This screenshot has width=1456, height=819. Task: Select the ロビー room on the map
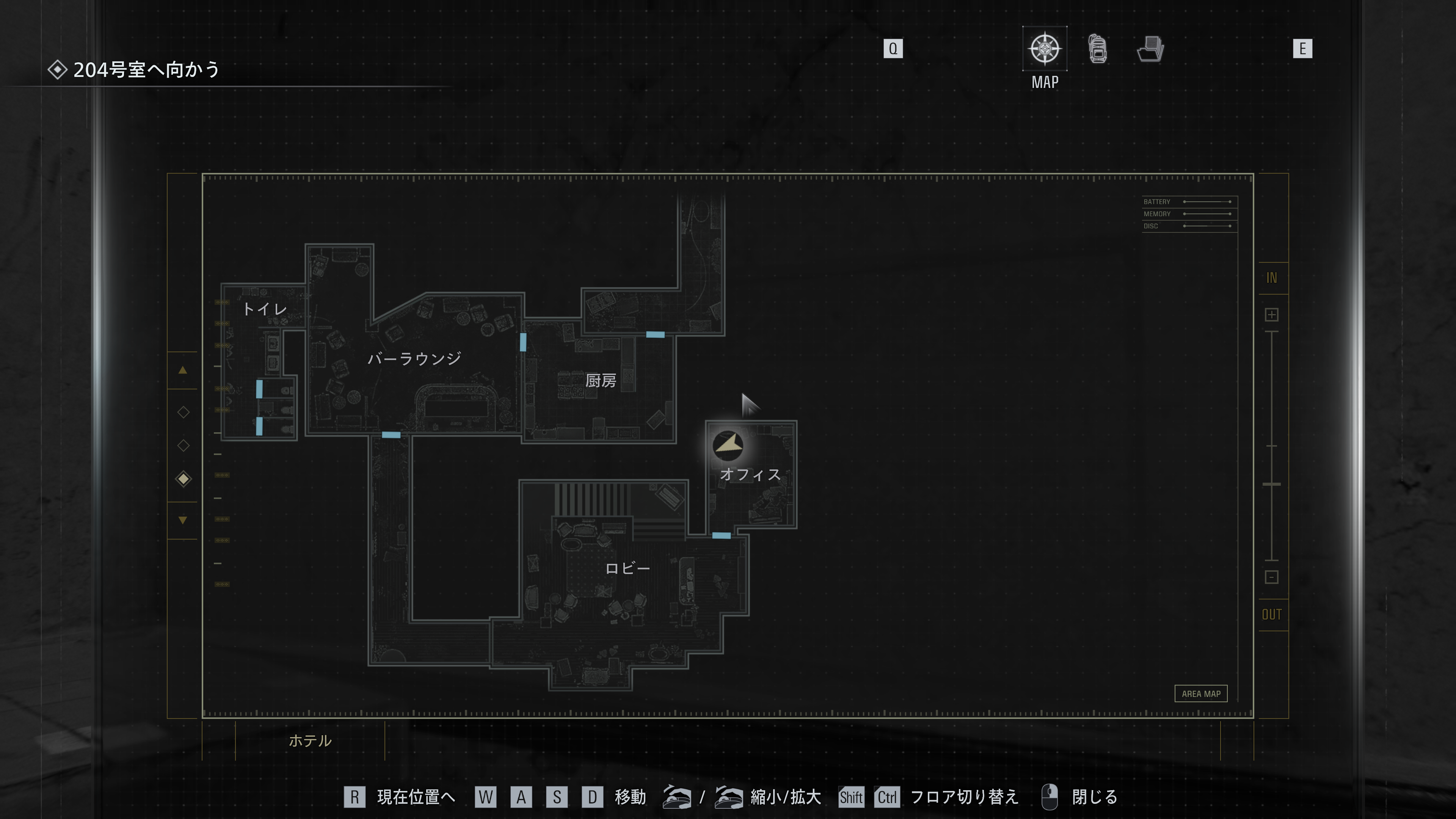click(x=628, y=569)
